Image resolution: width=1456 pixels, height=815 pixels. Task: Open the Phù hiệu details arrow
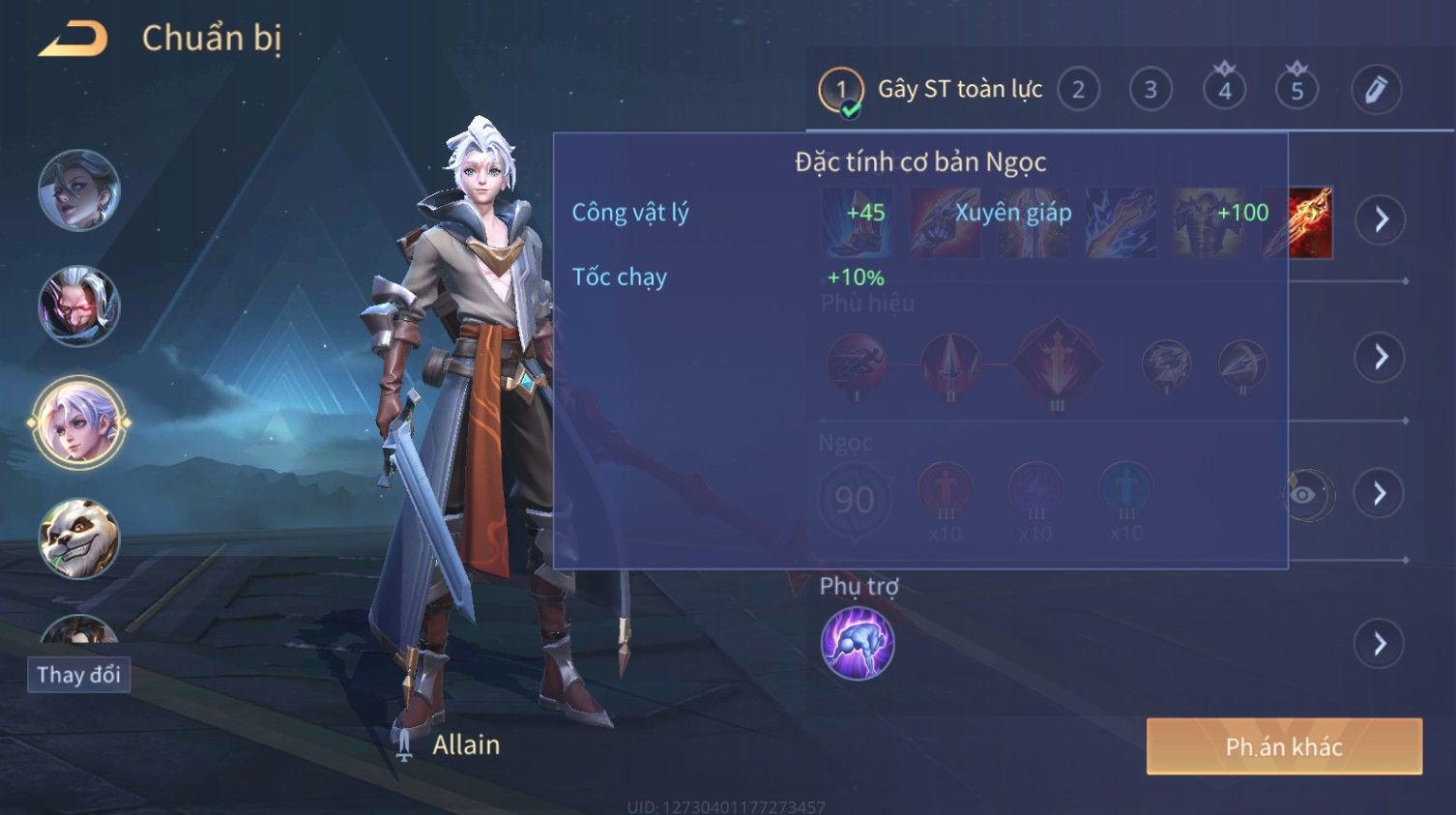[1381, 358]
